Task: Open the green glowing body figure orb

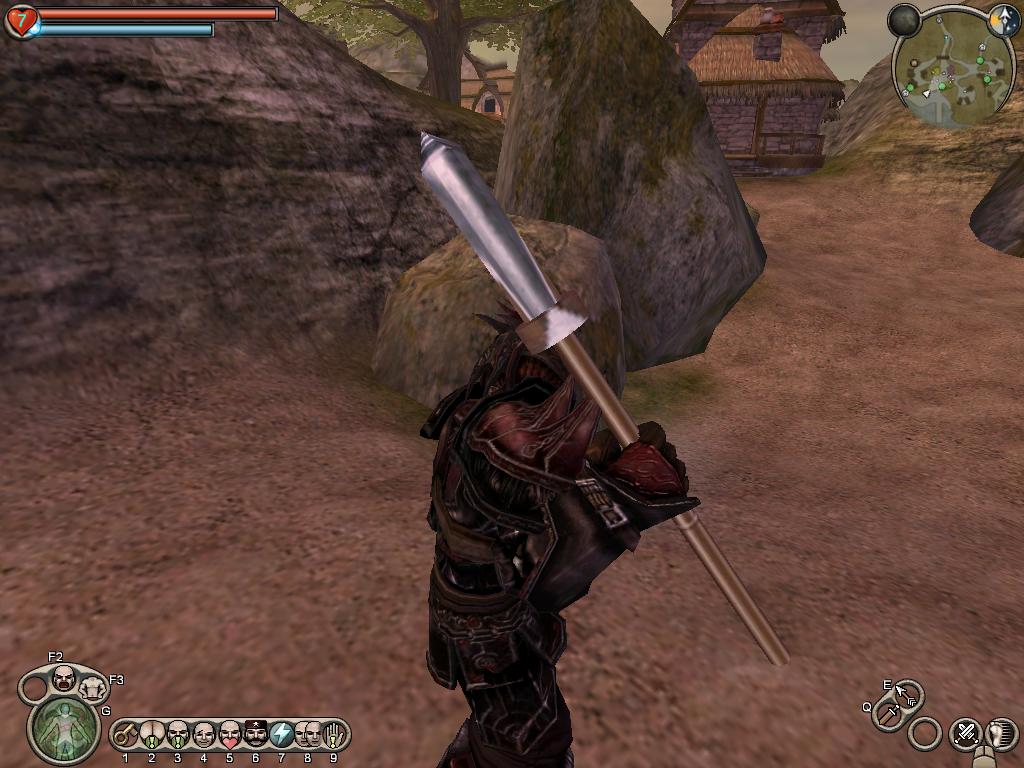Action: pos(63,729)
